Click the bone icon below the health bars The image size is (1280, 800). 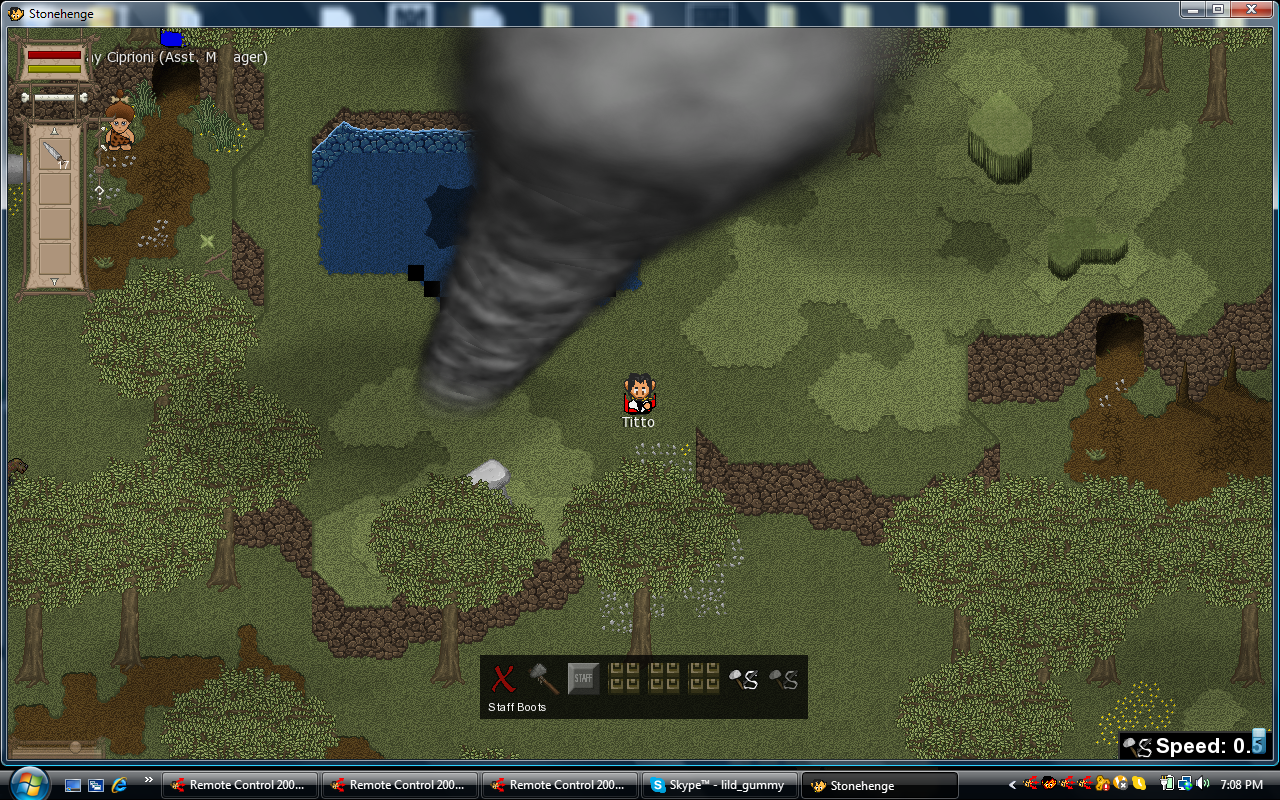(x=54, y=98)
